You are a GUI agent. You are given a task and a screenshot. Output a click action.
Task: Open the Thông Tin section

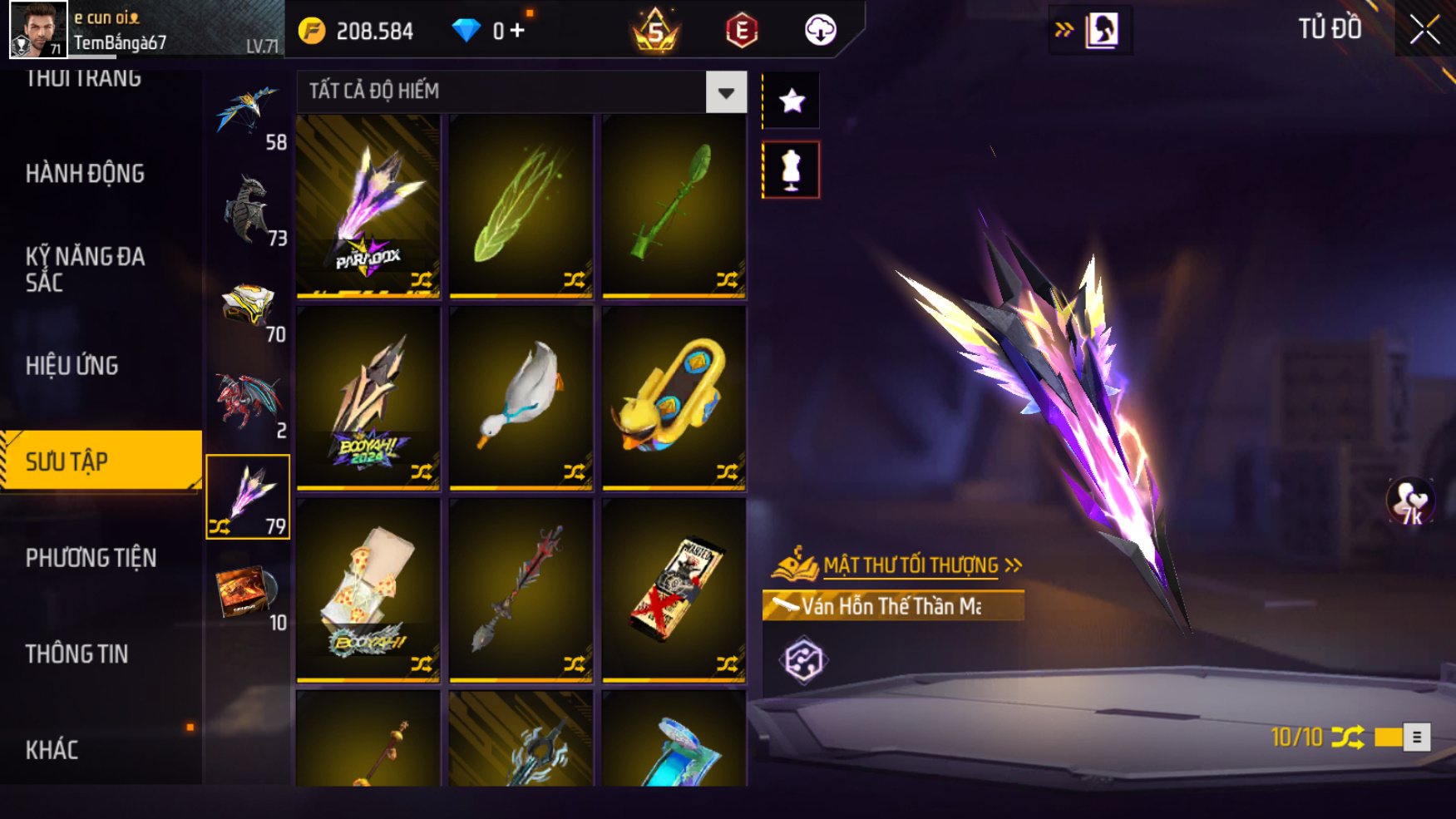[x=77, y=654]
